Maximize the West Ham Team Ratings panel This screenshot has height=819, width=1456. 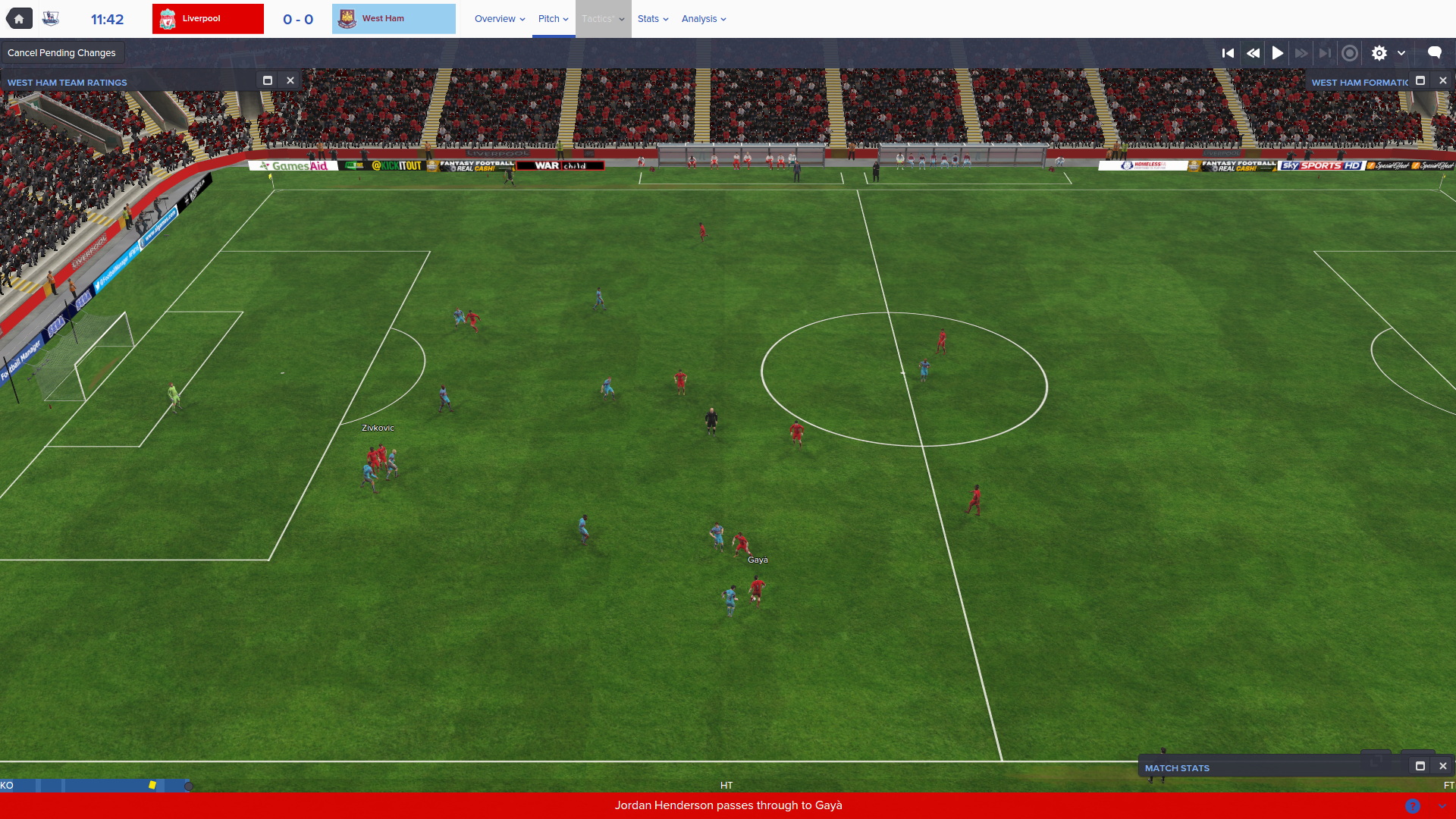[x=268, y=80]
